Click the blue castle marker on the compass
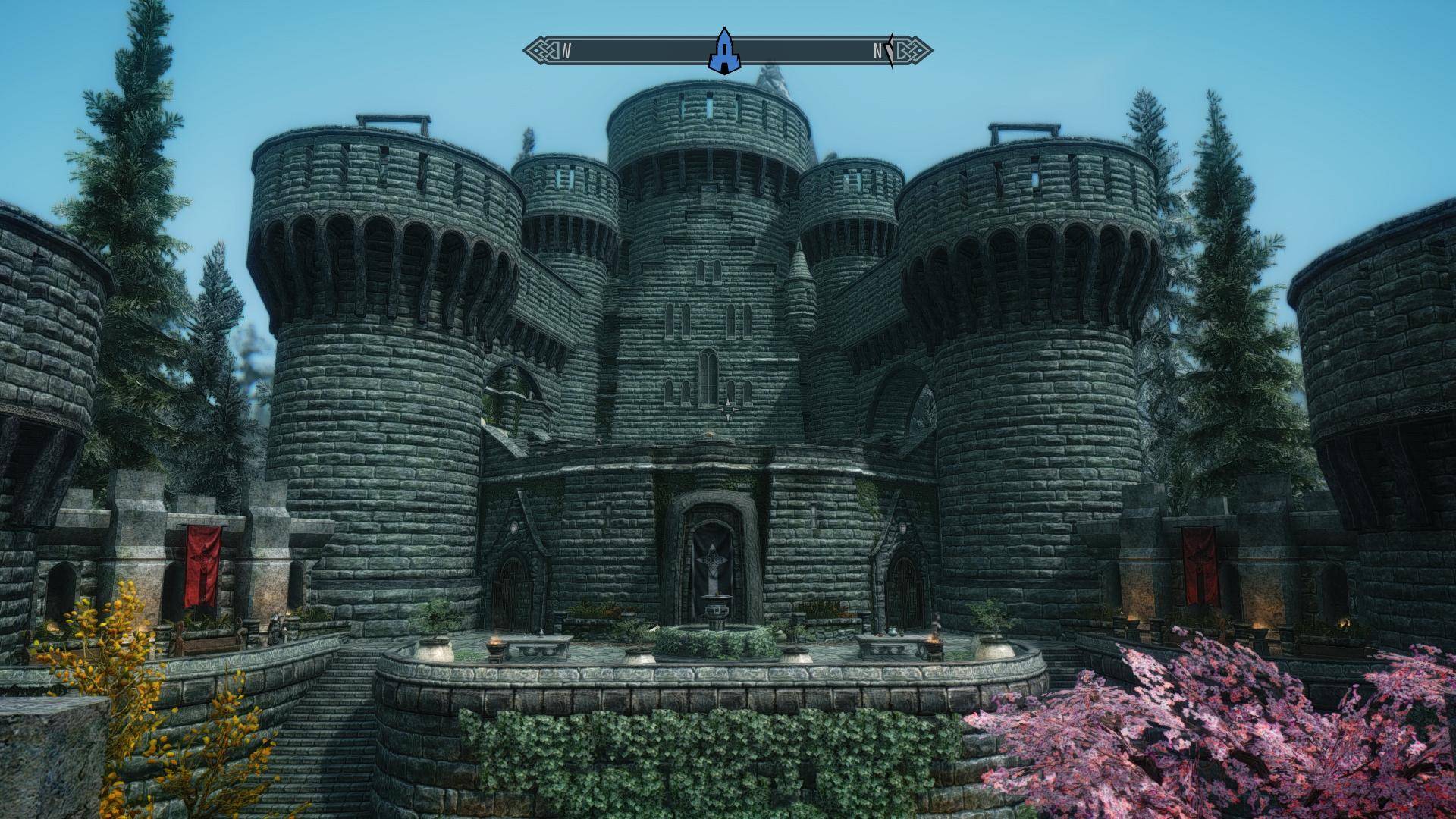 click(x=725, y=52)
